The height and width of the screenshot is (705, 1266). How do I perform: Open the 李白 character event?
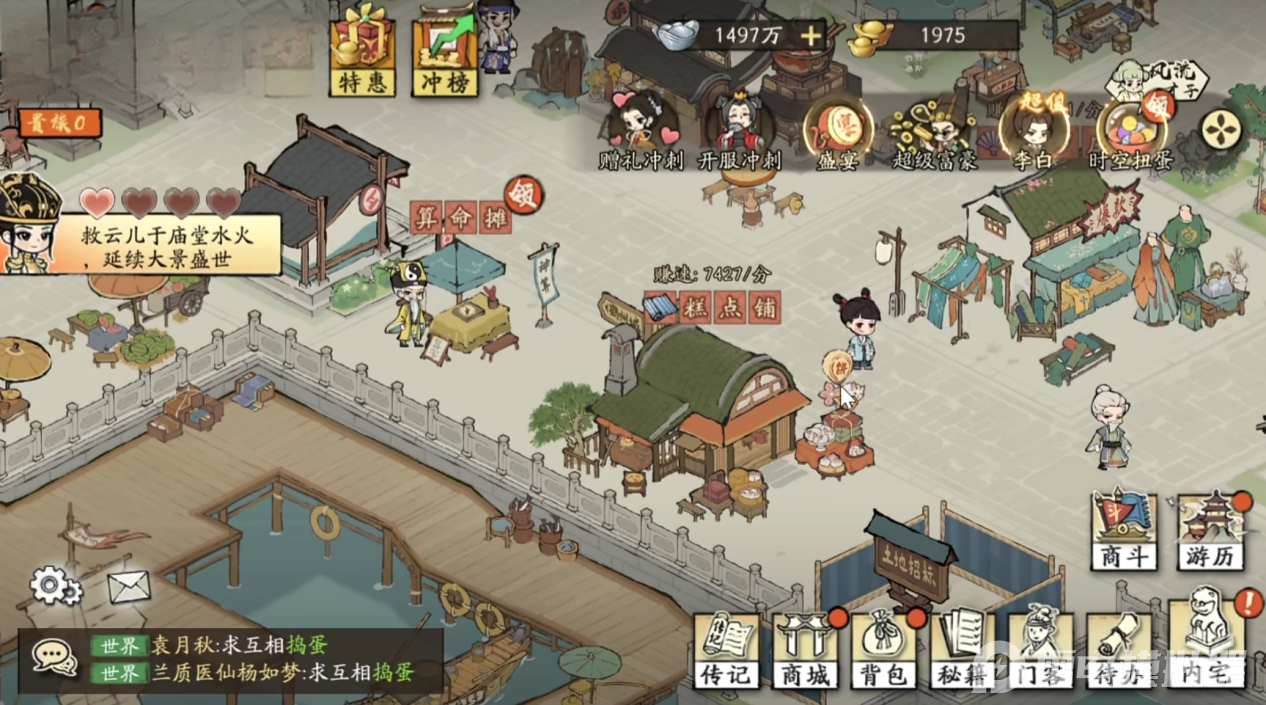coord(1035,130)
